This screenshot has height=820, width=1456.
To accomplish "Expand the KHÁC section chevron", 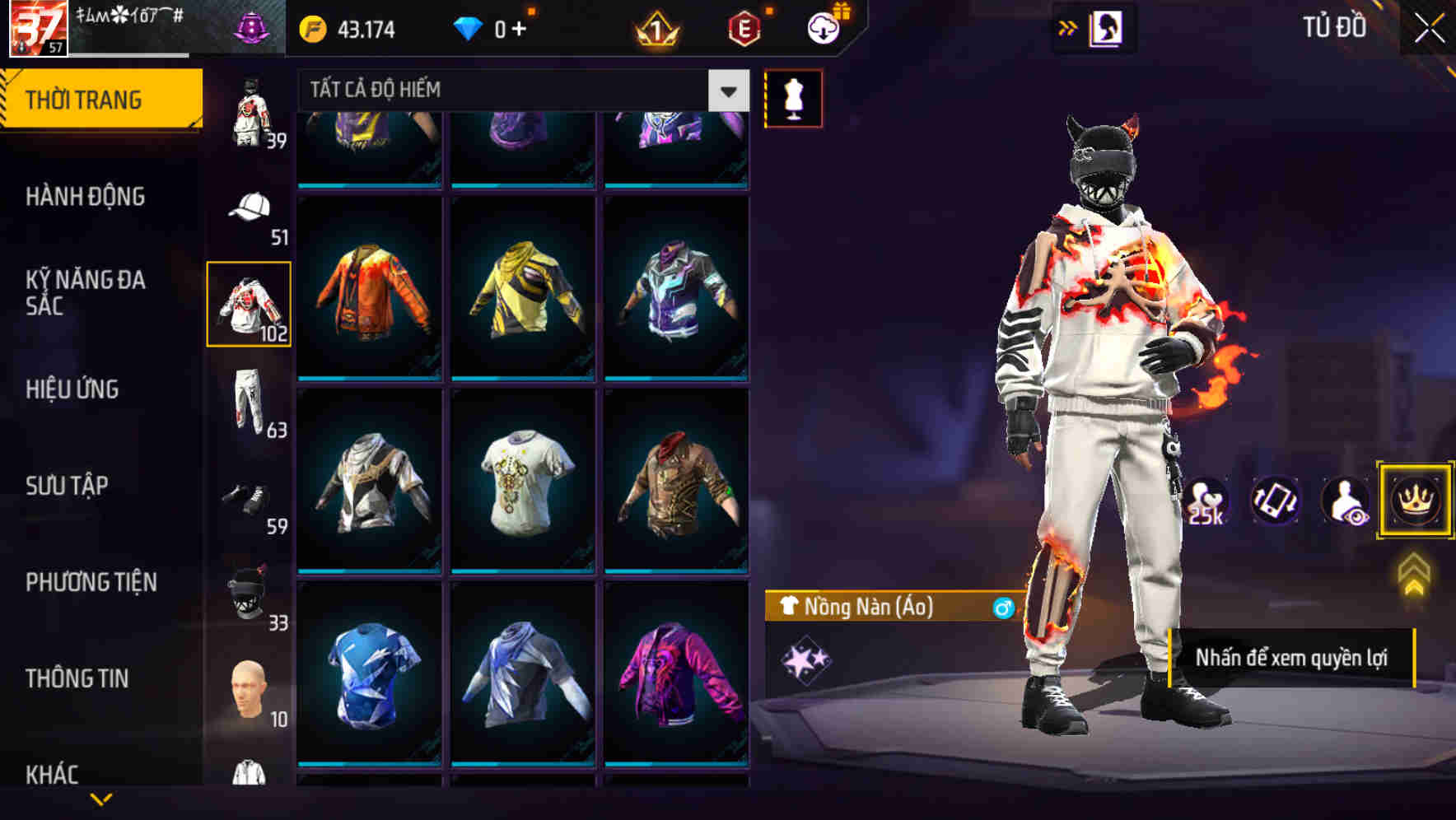I will [103, 799].
